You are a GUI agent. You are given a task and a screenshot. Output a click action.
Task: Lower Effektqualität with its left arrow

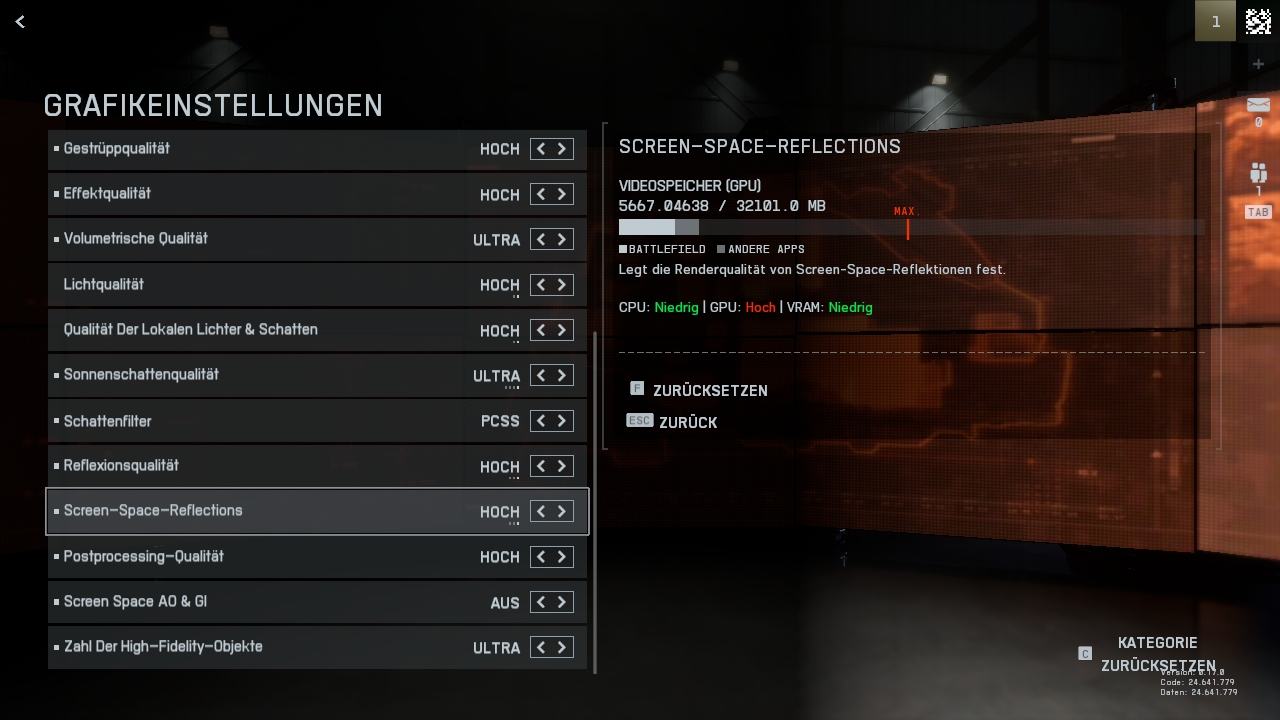[x=541, y=194]
